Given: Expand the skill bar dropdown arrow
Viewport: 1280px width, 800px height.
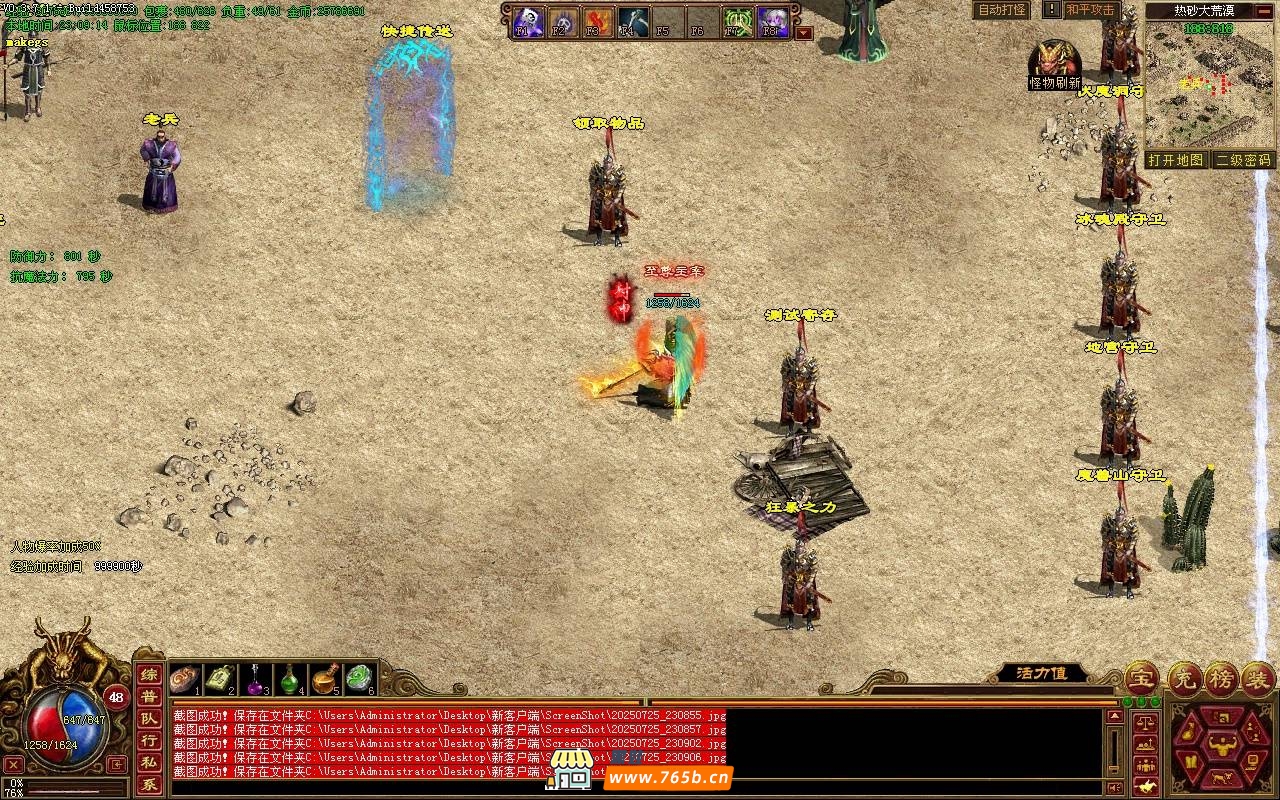Looking at the screenshot, I should click(x=804, y=32).
